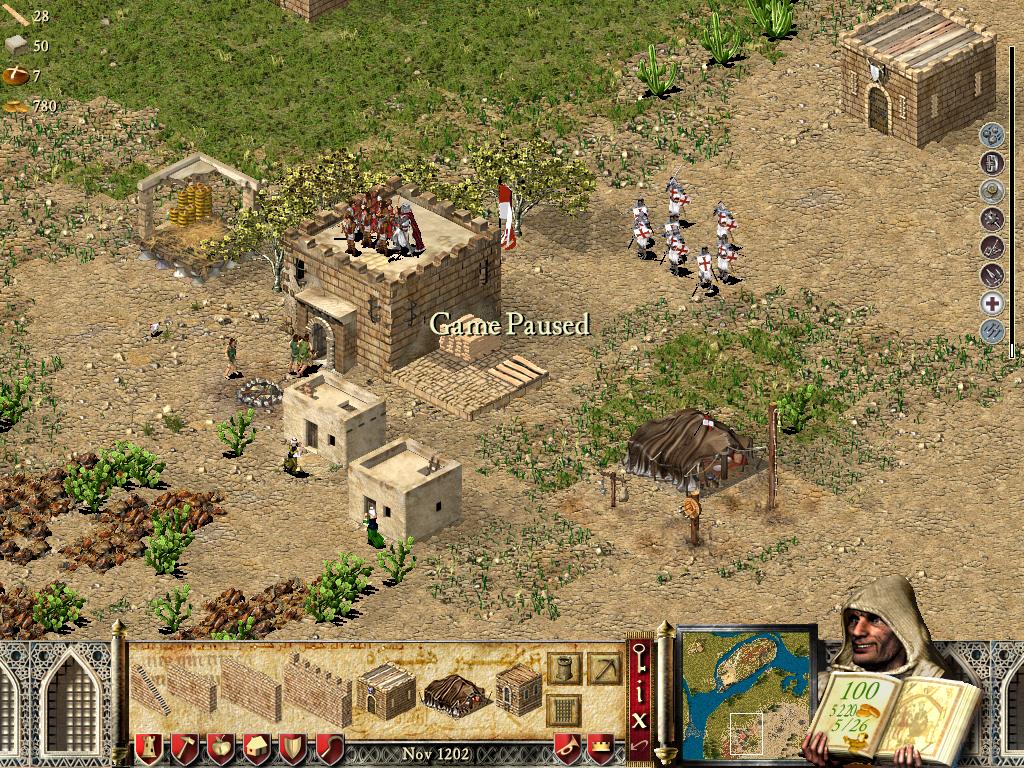Select the barracks building
Screen dimensions: 1024x768
coord(386,690)
